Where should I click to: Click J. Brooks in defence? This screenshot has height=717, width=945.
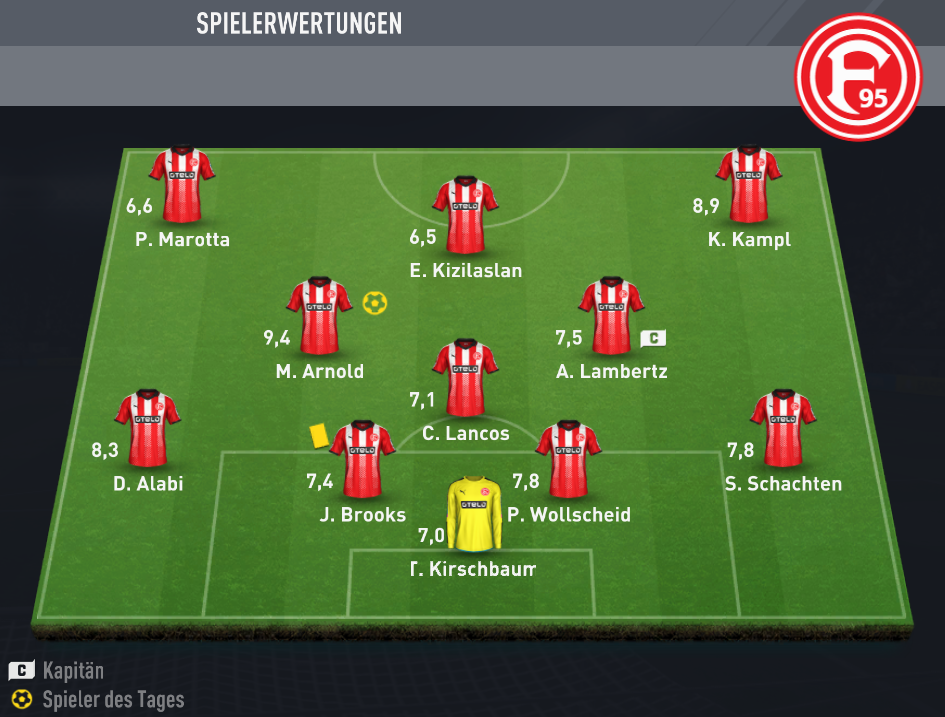point(362,460)
